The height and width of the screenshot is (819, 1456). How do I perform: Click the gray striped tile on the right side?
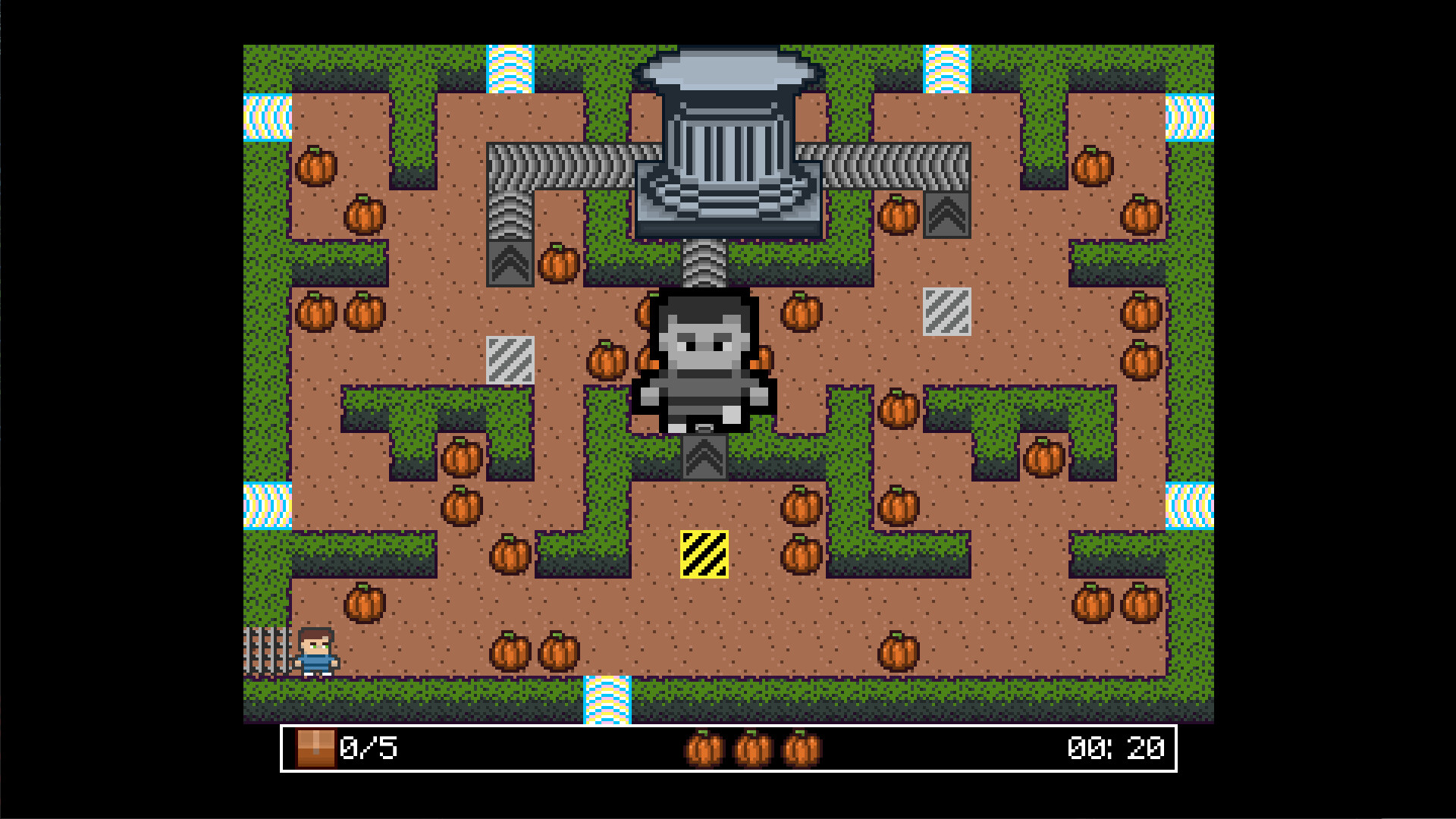pyautogui.click(x=946, y=313)
